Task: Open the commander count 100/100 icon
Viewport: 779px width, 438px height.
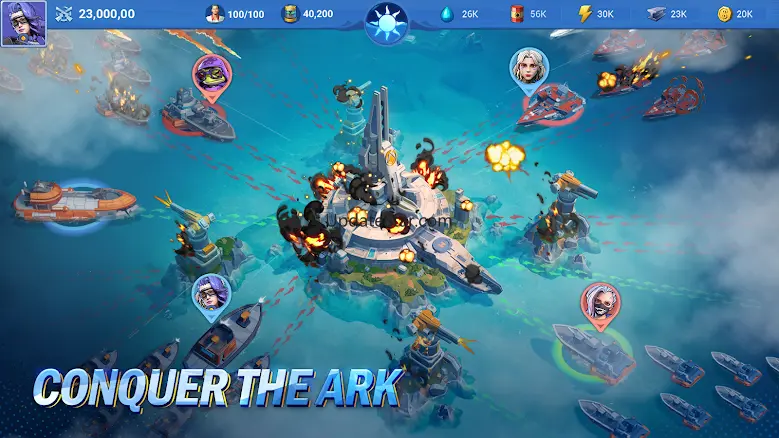Action: coord(215,14)
